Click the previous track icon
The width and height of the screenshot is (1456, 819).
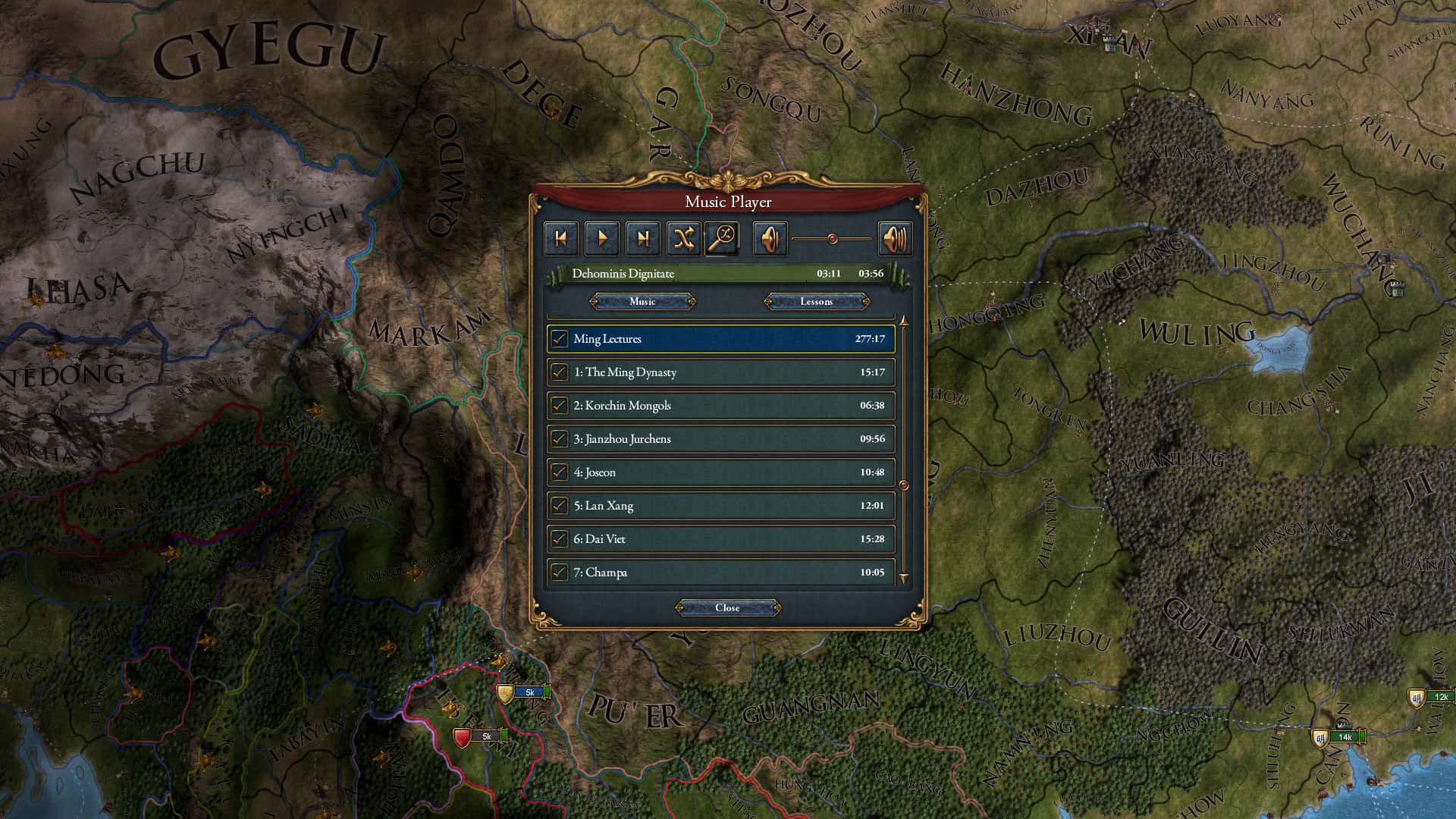click(x=561, y=237)
